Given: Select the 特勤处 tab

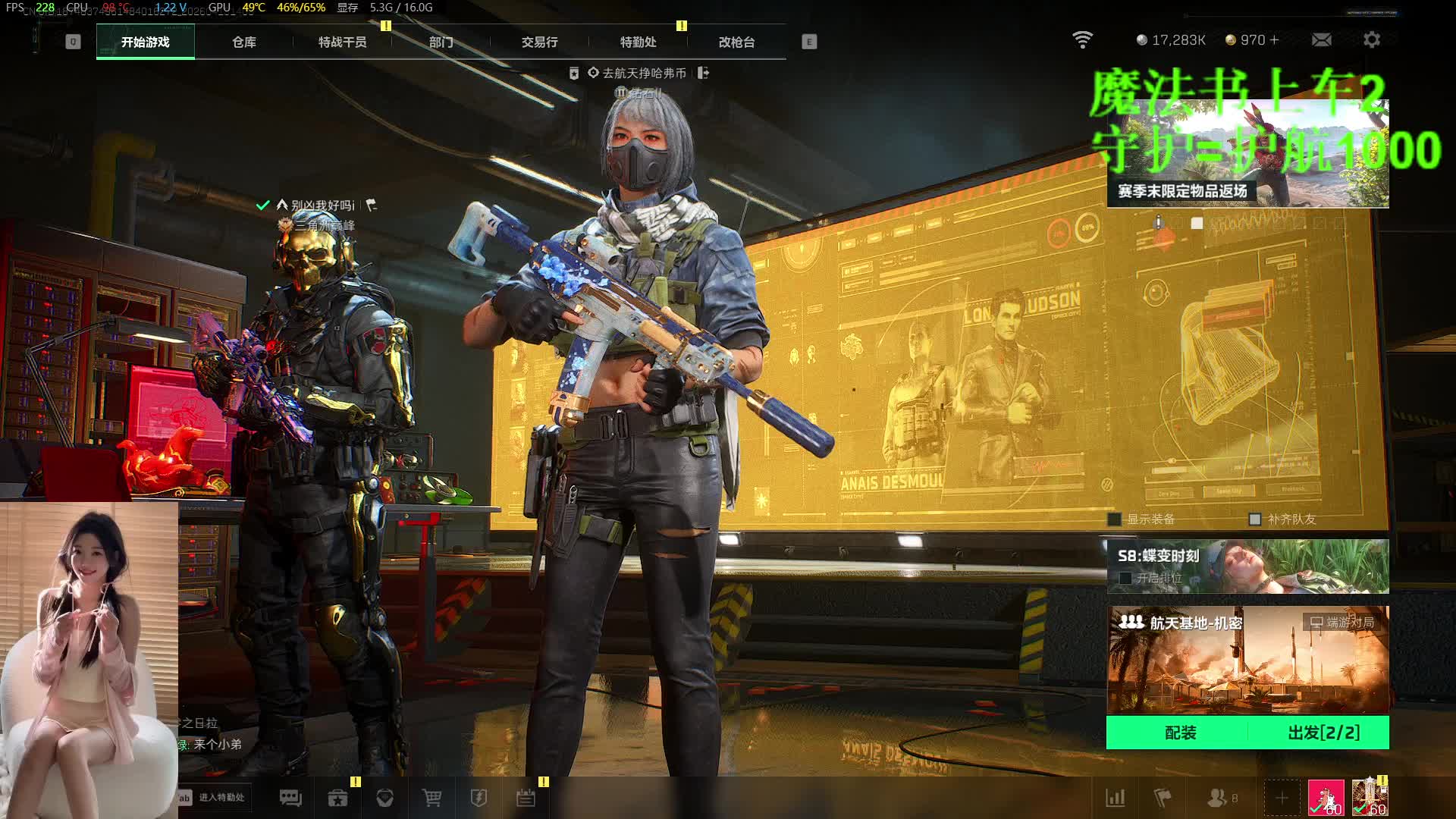Looking at the screenshot, I should 638,42.
